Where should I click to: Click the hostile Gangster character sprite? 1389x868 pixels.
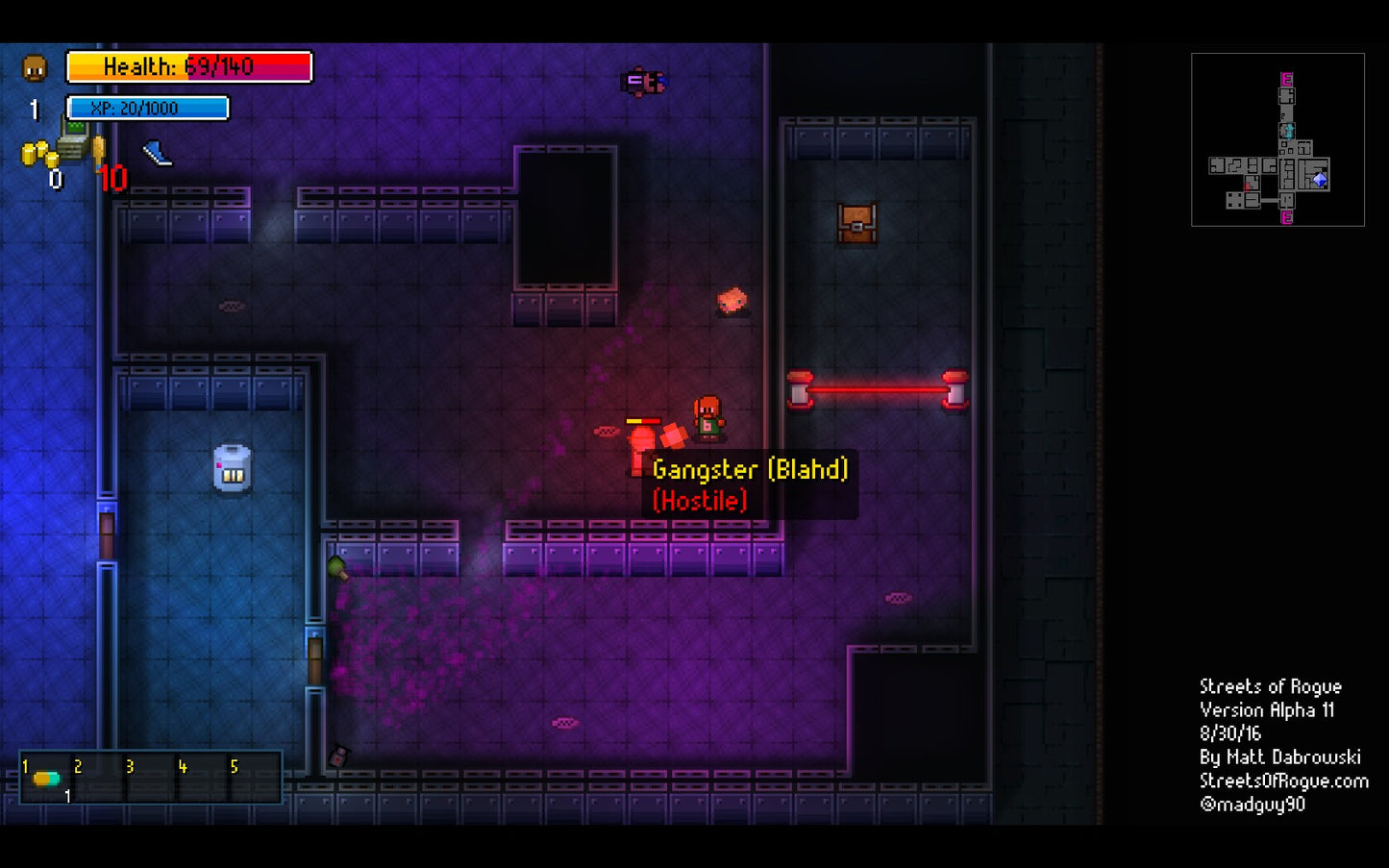708,418
